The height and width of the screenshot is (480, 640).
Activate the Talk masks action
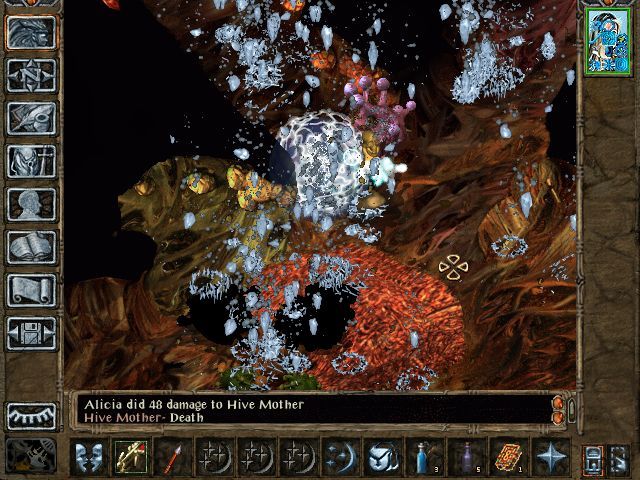pyautogui.click(x=88, y=457)
